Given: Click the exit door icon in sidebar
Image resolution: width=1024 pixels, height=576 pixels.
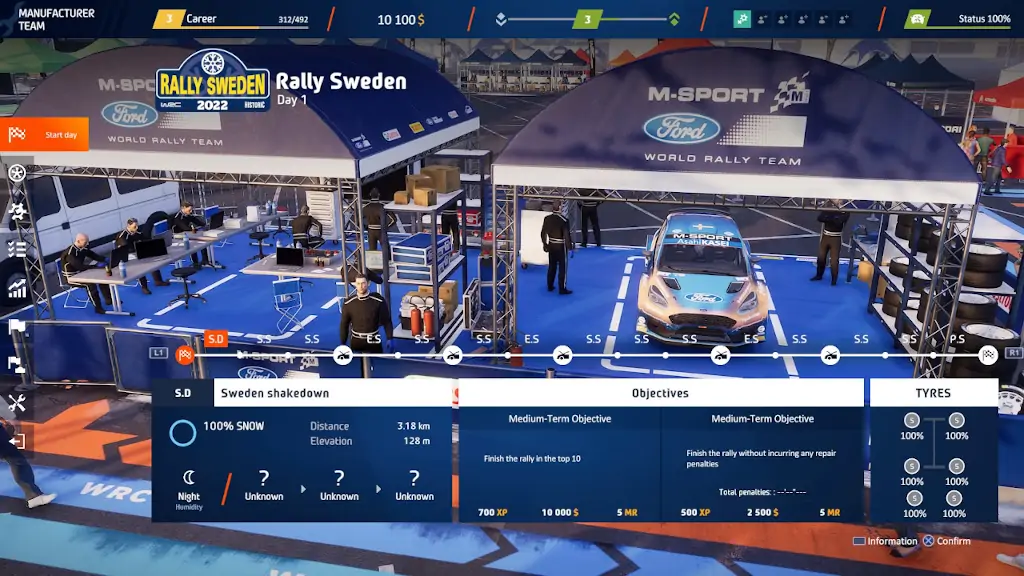Looking at the screenshot, I should point(17,440).
